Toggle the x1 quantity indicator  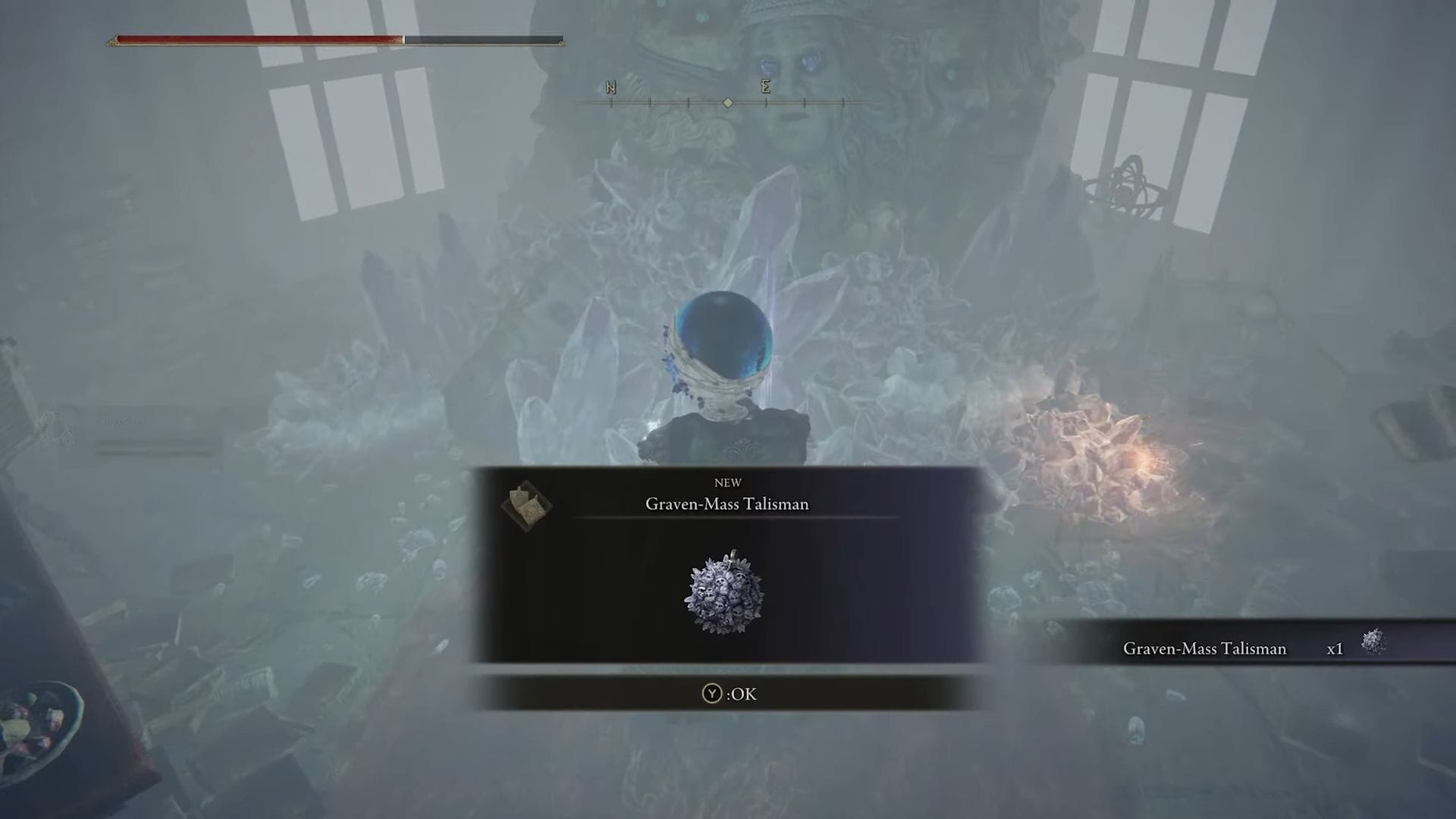(x=1334, y=649)
